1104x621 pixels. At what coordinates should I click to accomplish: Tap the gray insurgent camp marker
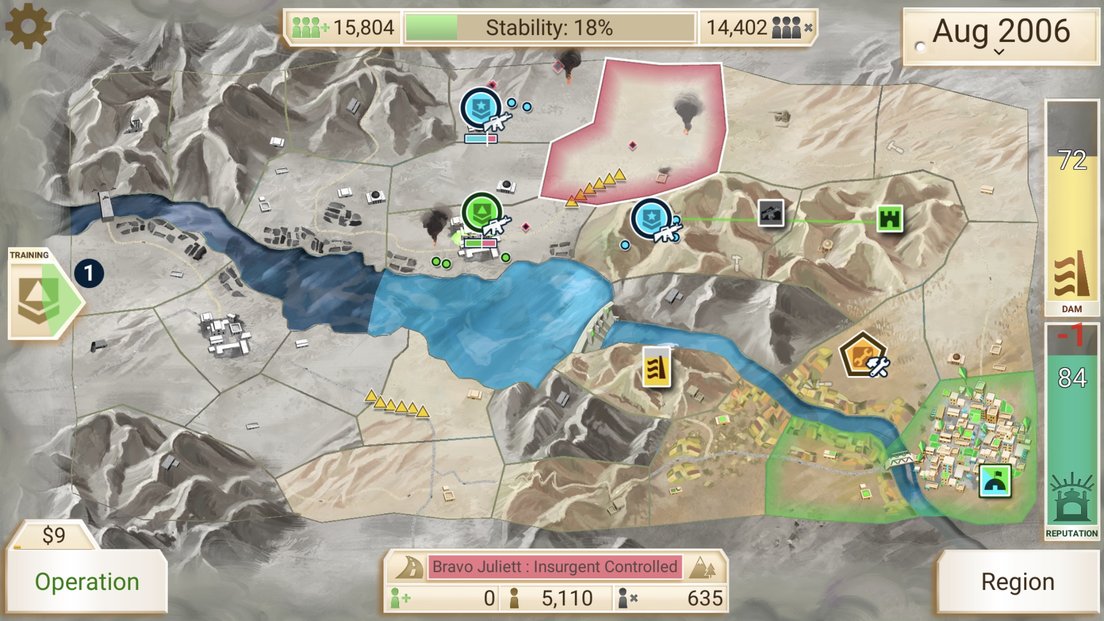[770, 213]
